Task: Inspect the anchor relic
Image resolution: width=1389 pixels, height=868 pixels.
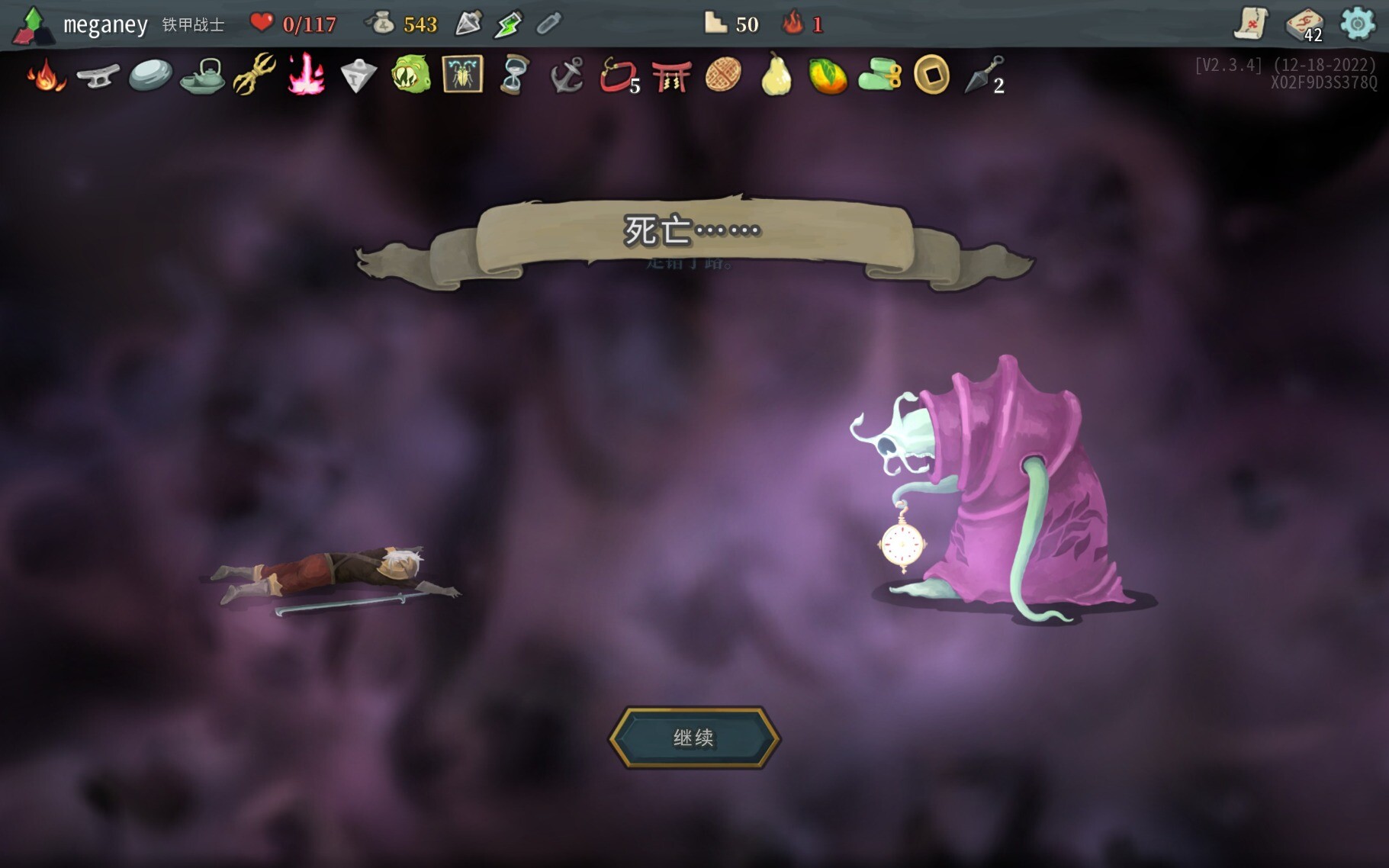Action: click(x=567, y=76)
